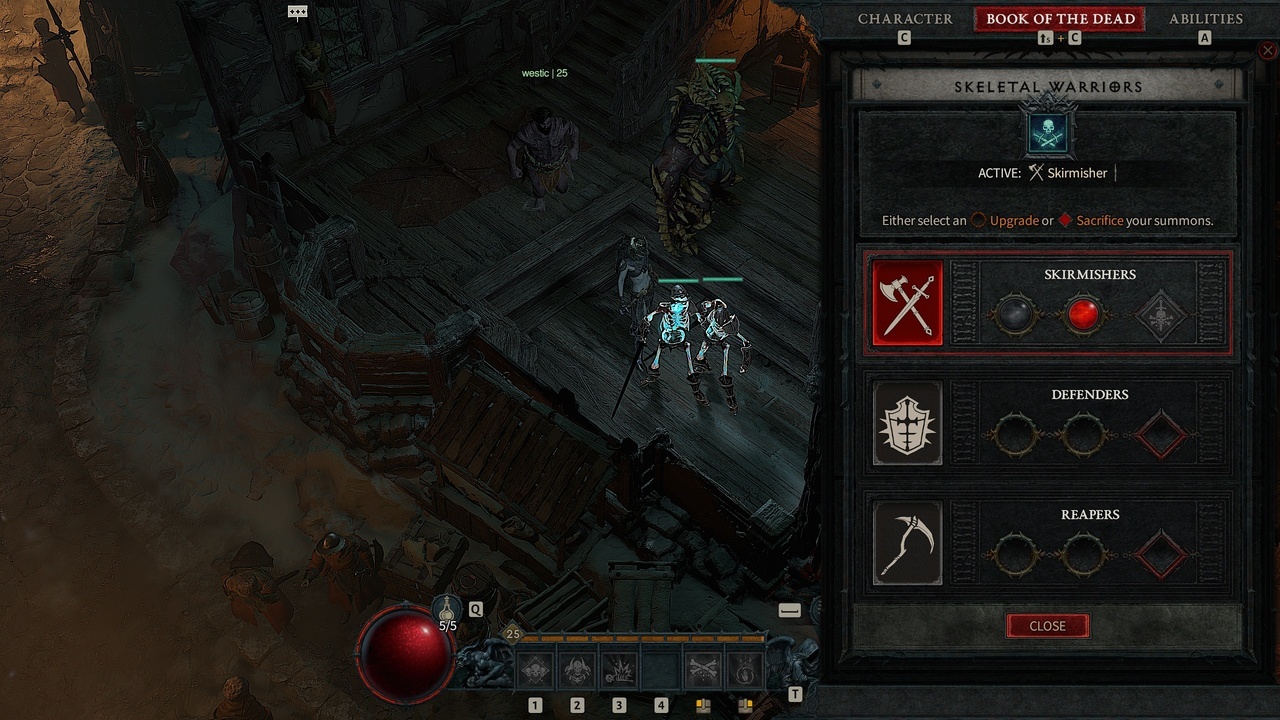Viewport: 1280px width, 720px height.
Task: Click the horned demon skill icon in slot 2
Action: pyautogui.click(x=577, y=668)
